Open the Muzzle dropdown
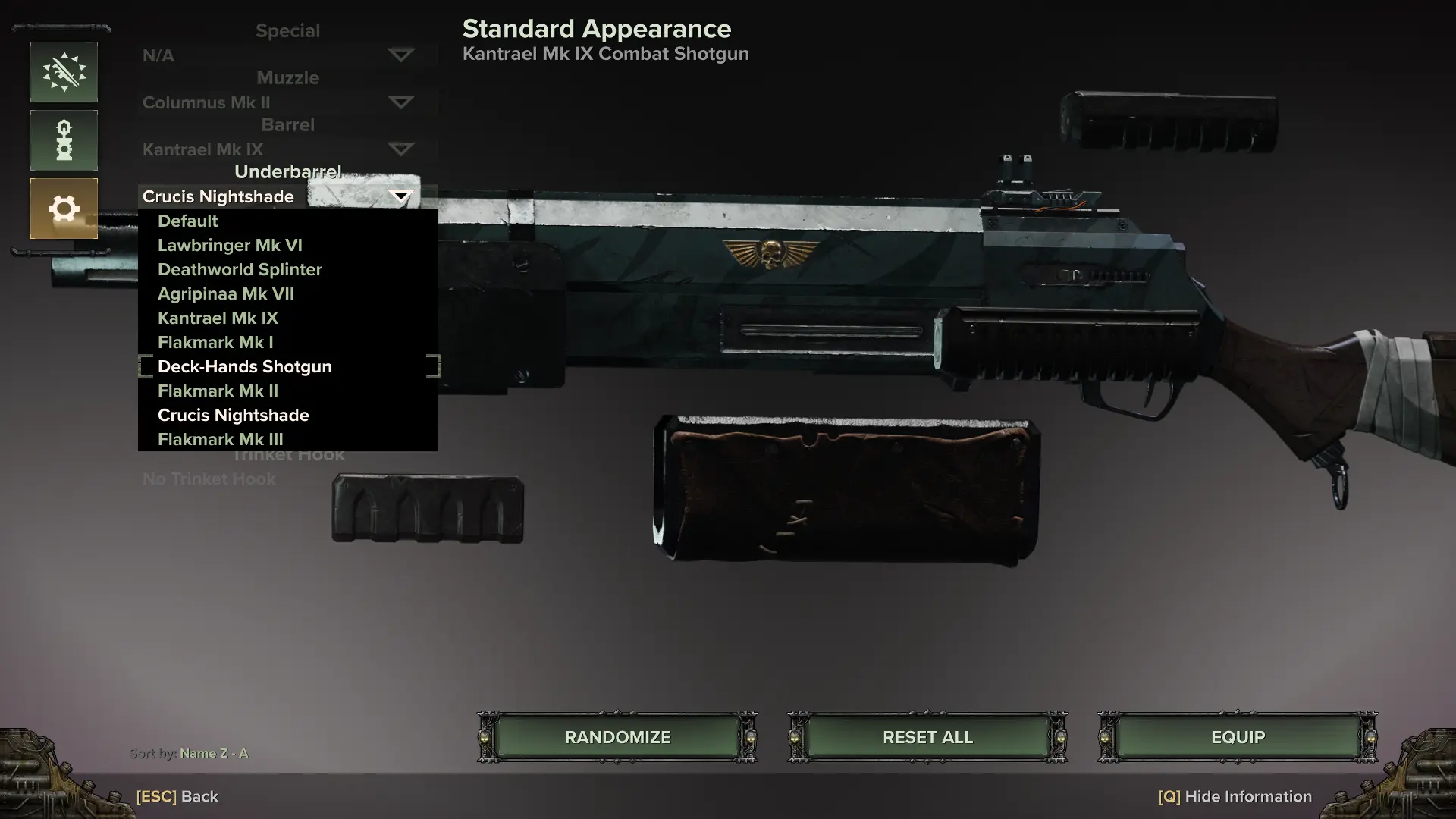Image resolution: width=1456 pixels, height=819 pixels. click(x=400, y=102)
